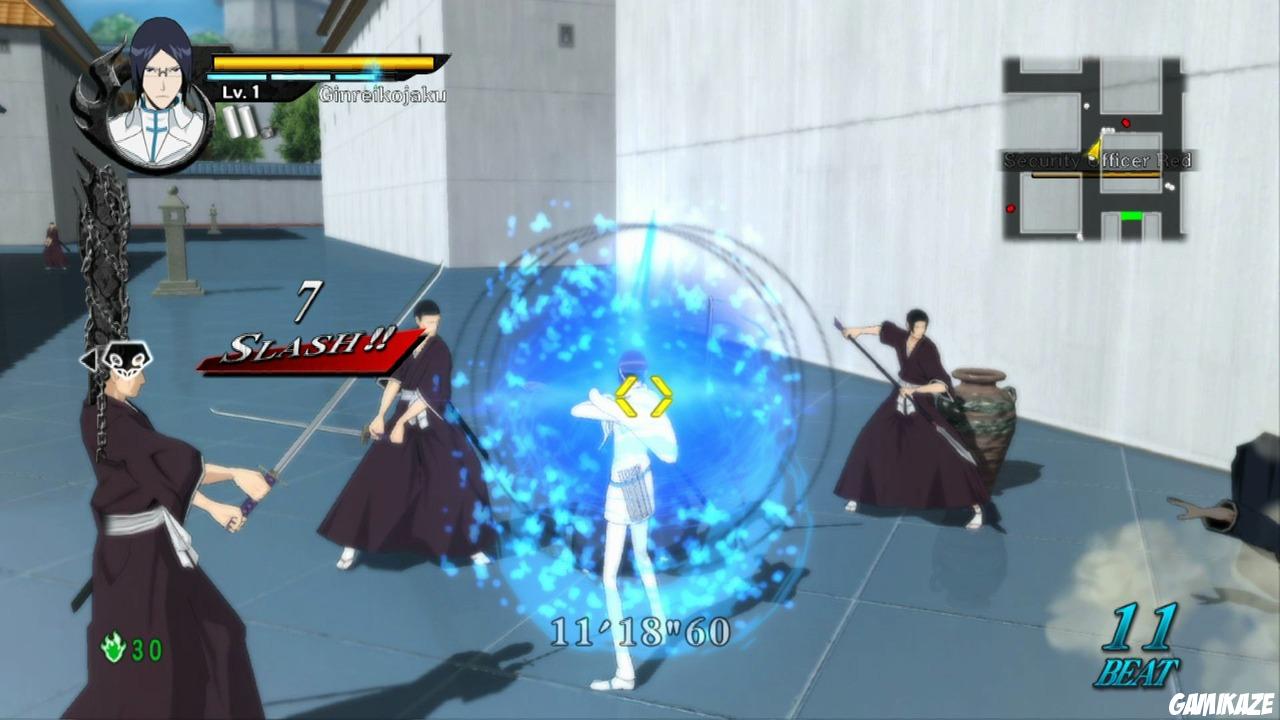The image size is (1280, 720).
Task: Click the yellow player arrow on the minimap
Action: point(1095,148)
